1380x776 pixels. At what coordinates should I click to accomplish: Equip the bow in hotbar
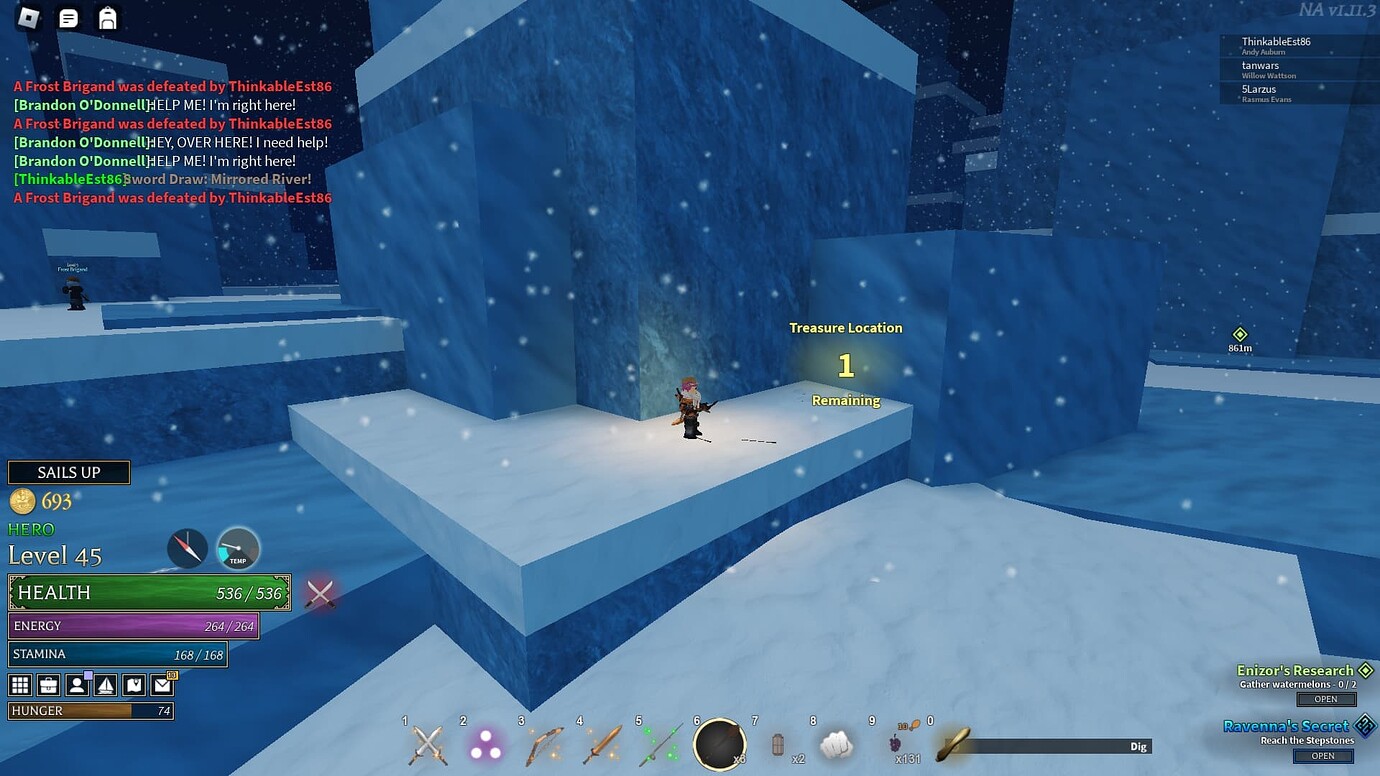(x=544, y=745)
